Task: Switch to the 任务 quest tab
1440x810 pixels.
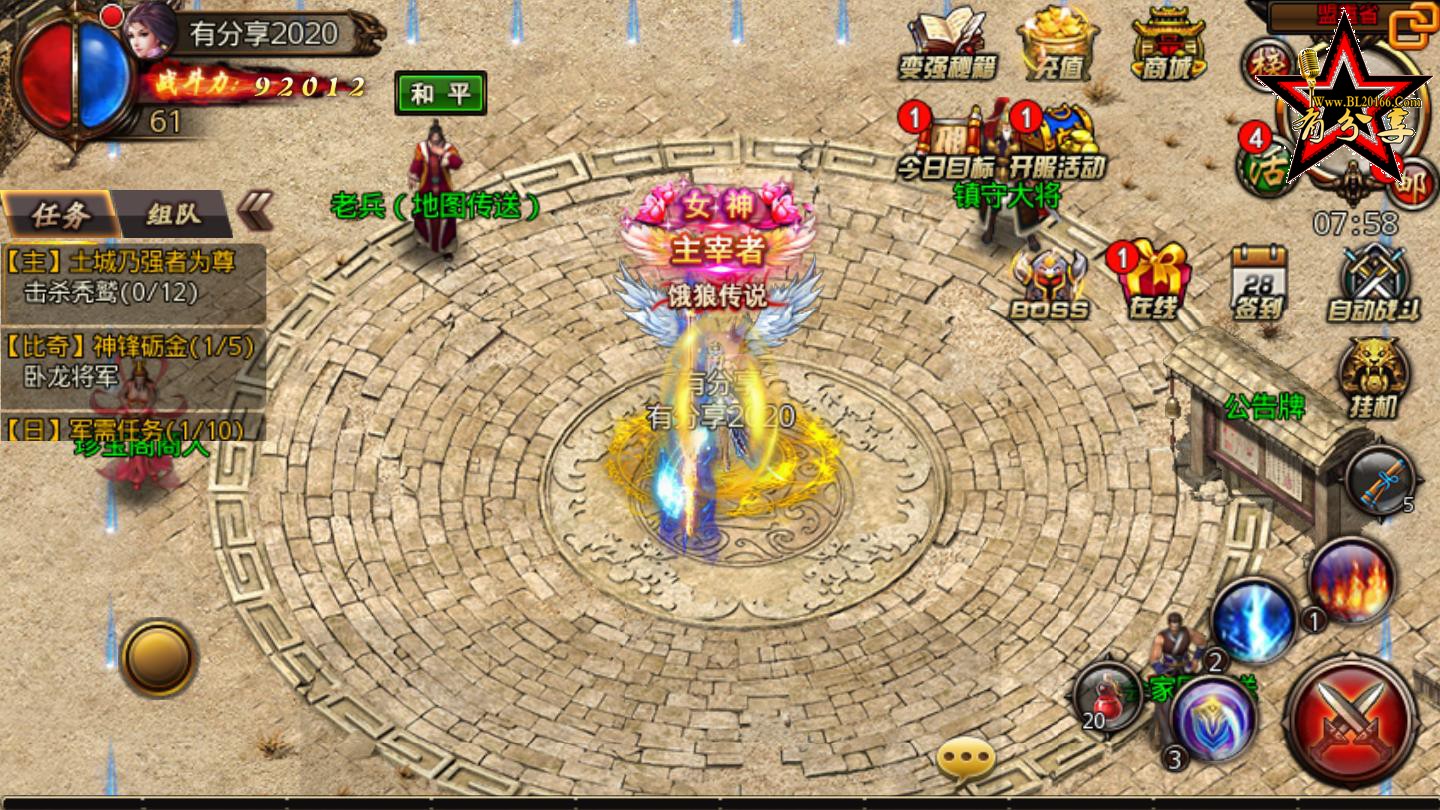Action: [x=61, y=214]
